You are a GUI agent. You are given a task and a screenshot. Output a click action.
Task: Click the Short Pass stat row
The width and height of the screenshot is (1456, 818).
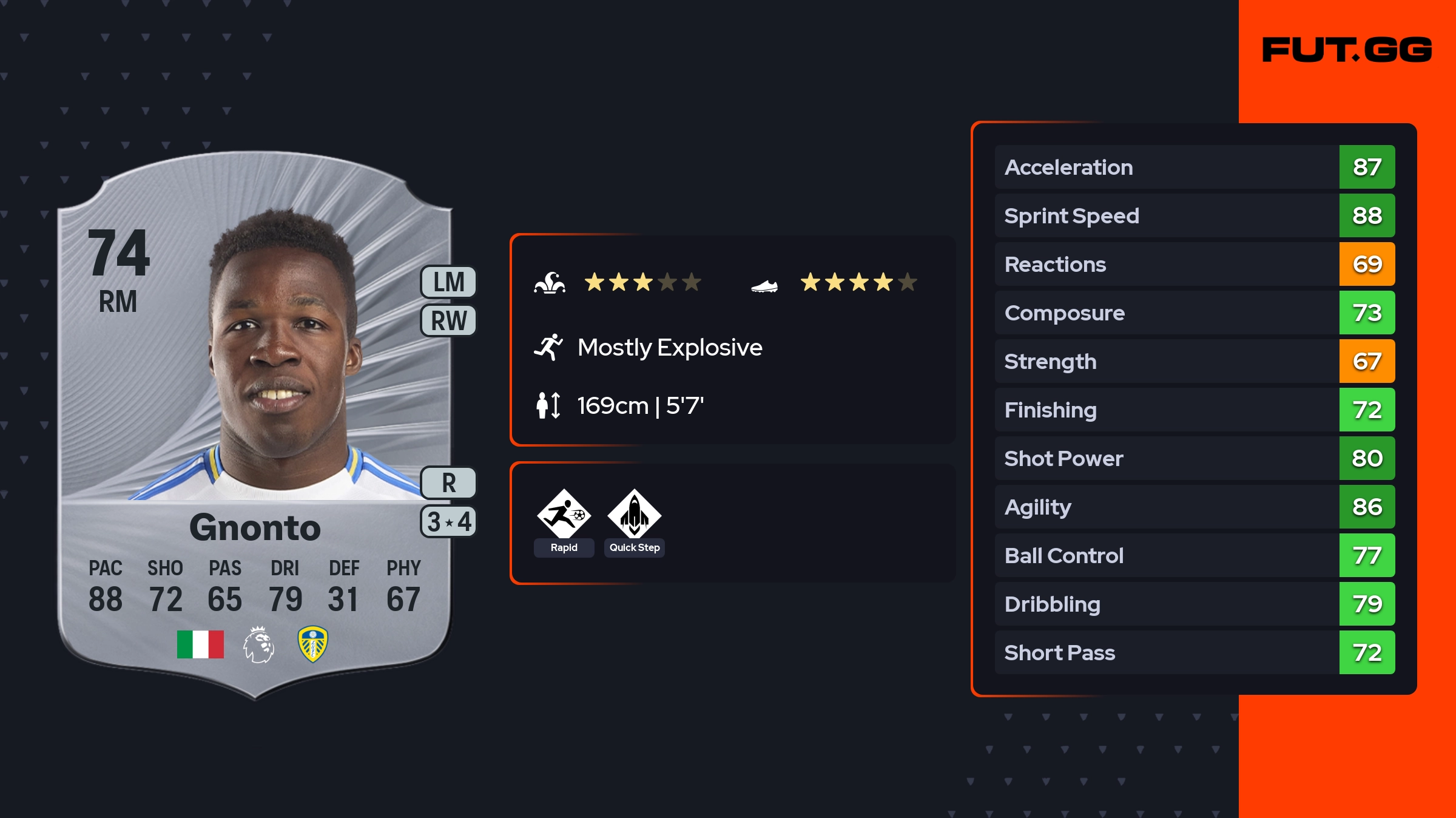pos(1194,652)
